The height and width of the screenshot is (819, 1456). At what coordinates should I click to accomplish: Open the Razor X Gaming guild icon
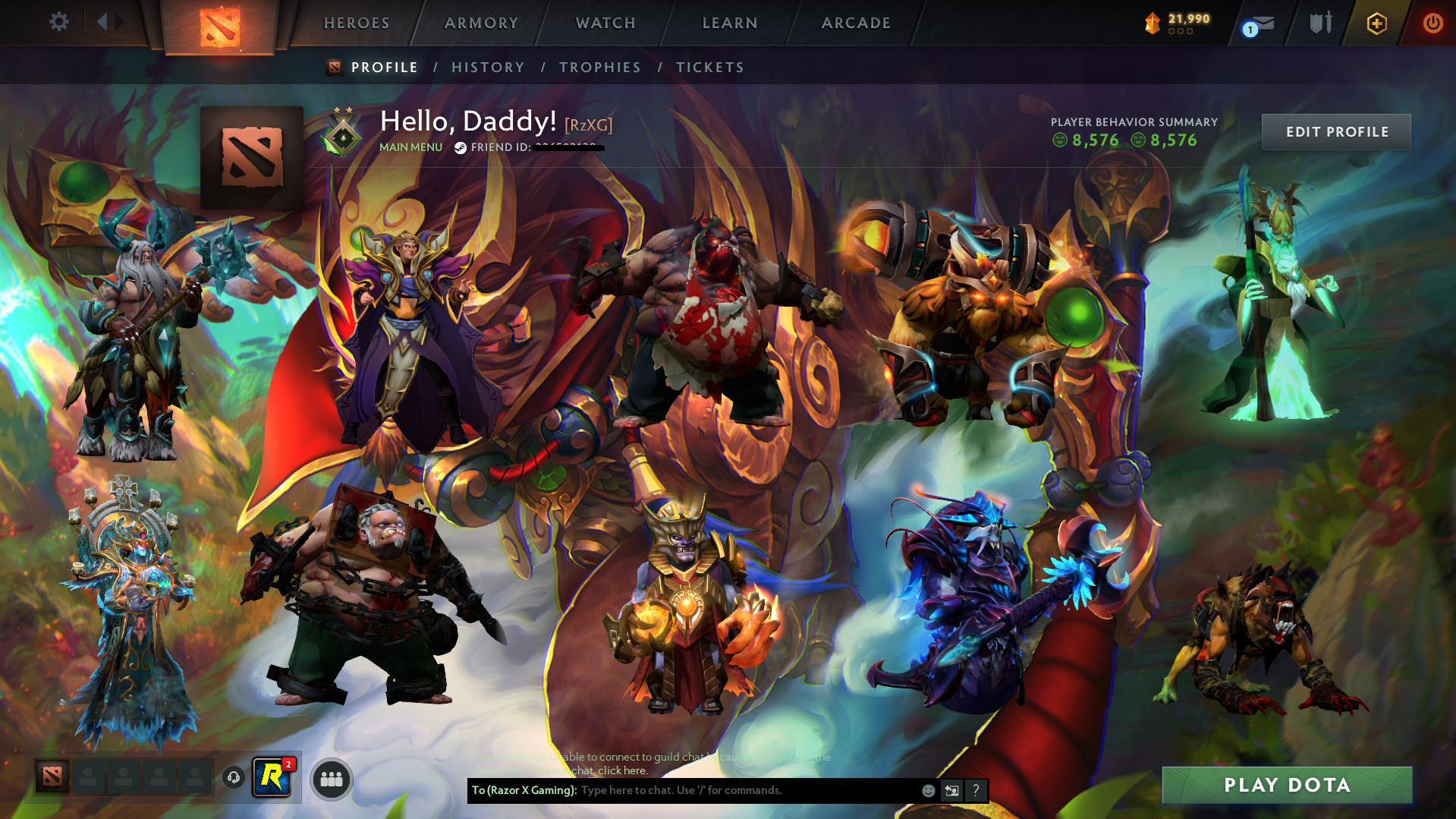(273, 776)
